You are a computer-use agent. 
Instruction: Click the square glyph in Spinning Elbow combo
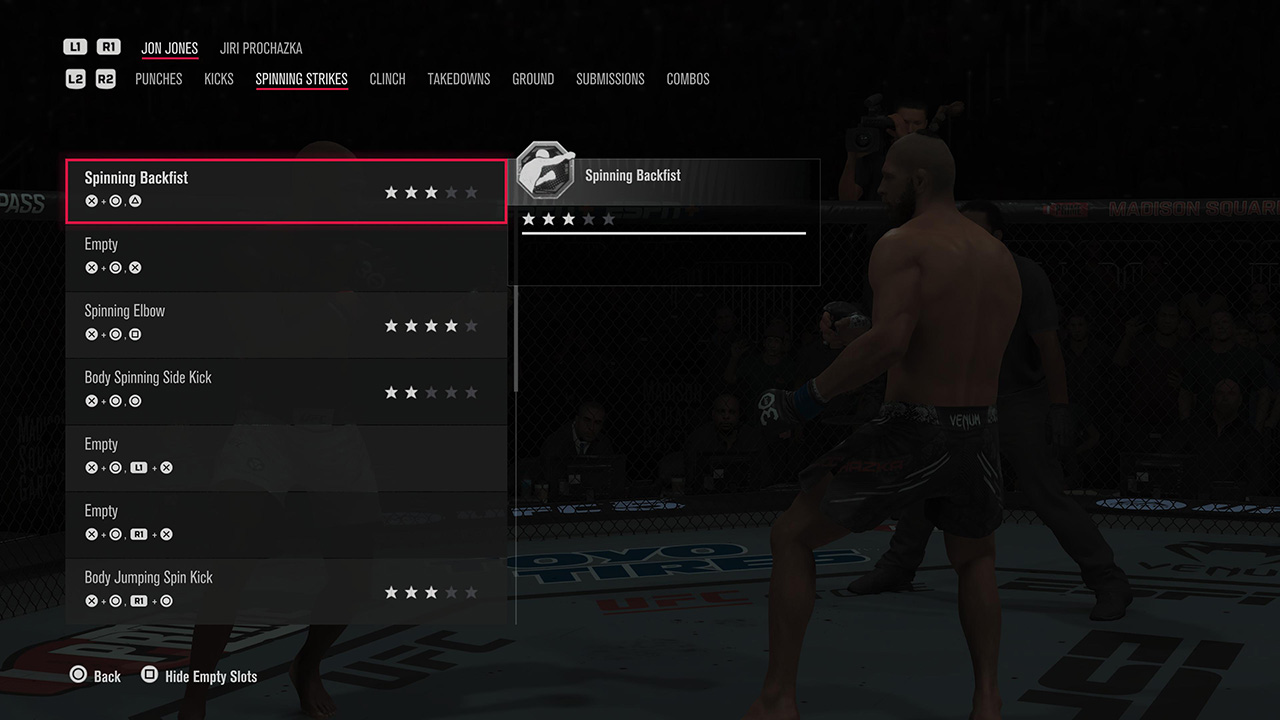click(135, 334)
